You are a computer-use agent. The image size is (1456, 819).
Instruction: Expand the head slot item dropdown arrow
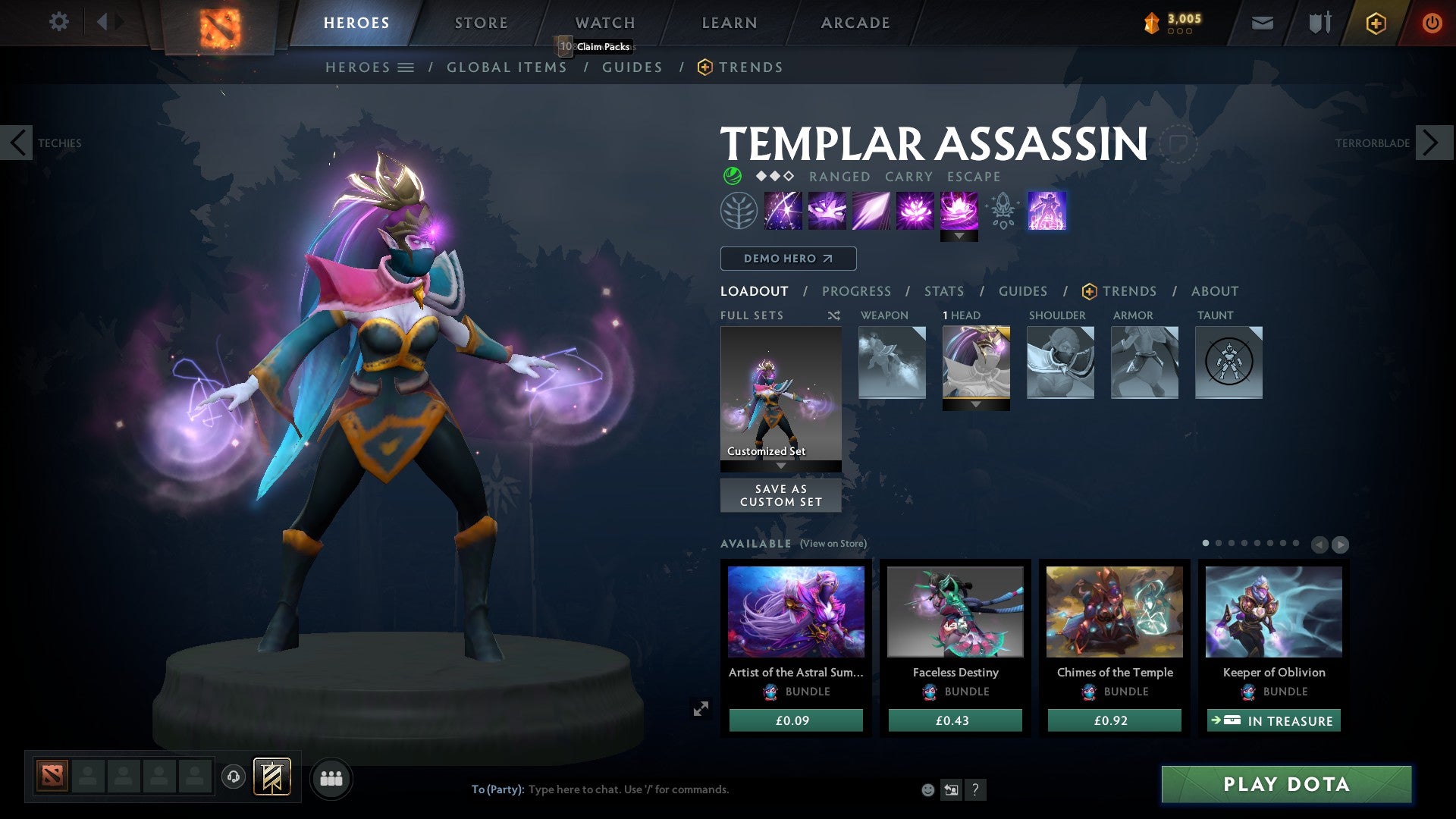click(x=976, y=406)
